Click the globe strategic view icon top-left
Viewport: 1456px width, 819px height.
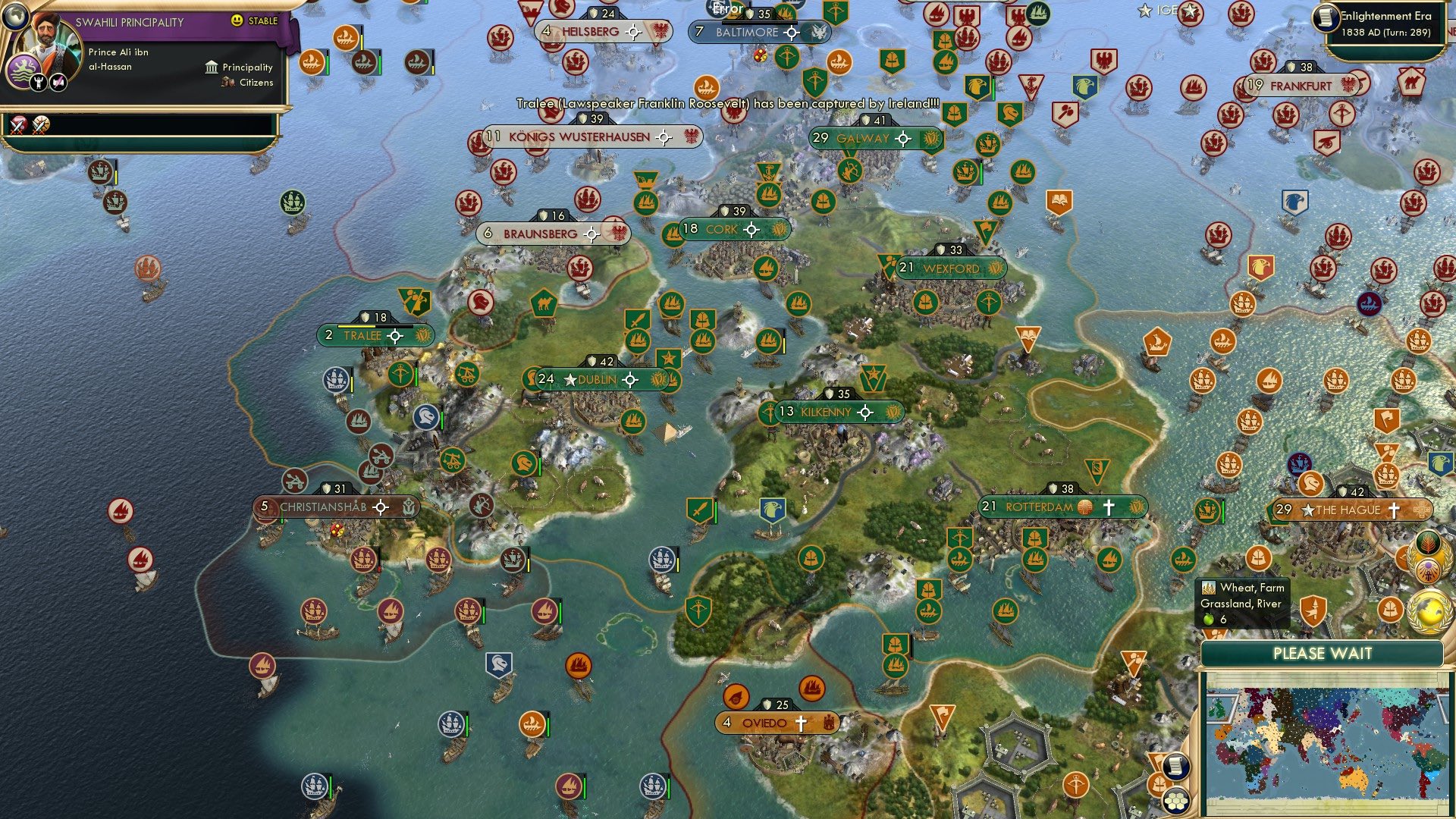pos(15,17)
